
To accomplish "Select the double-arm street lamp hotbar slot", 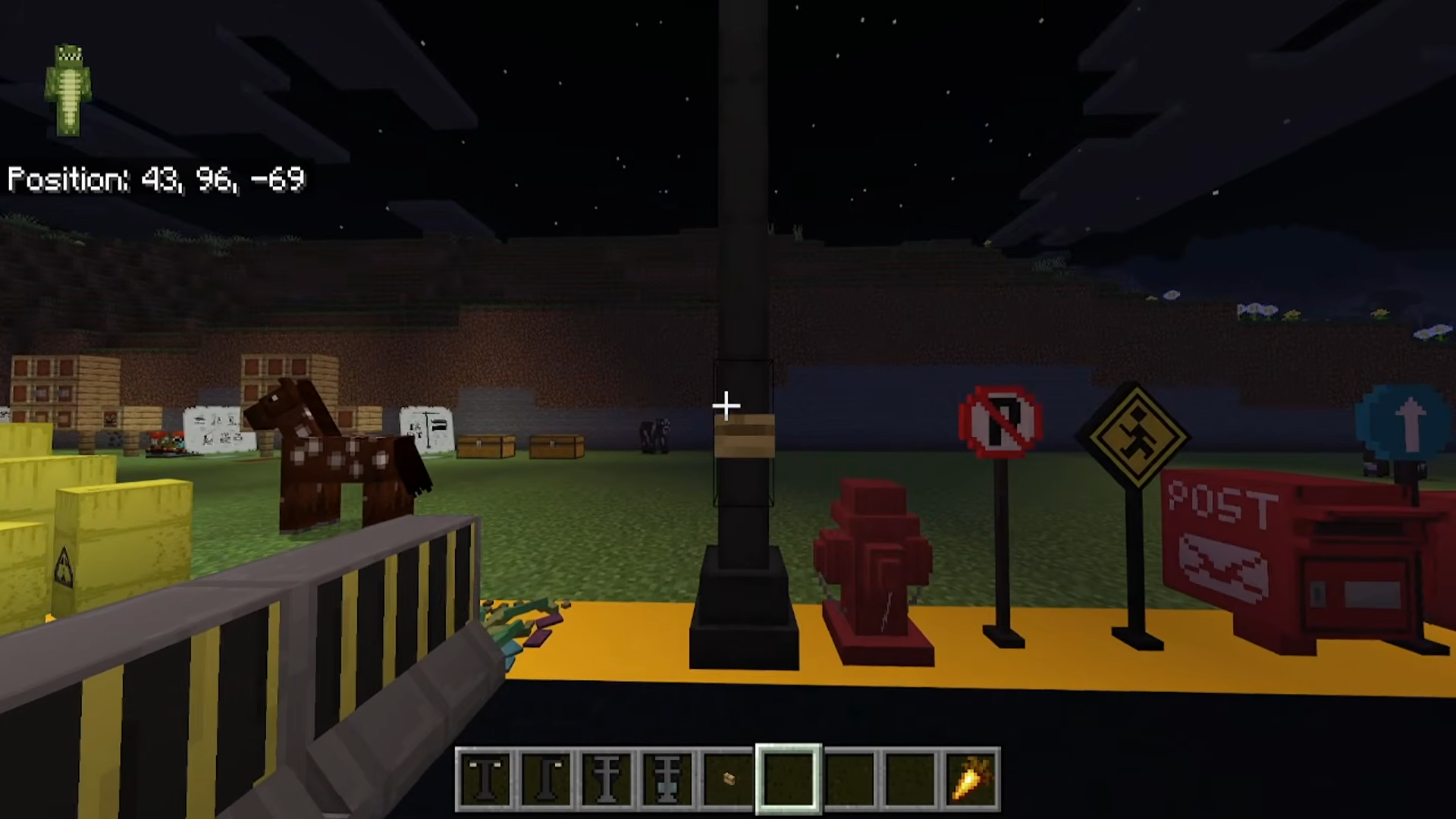I will pyautogui.click(x=485, y=779).
